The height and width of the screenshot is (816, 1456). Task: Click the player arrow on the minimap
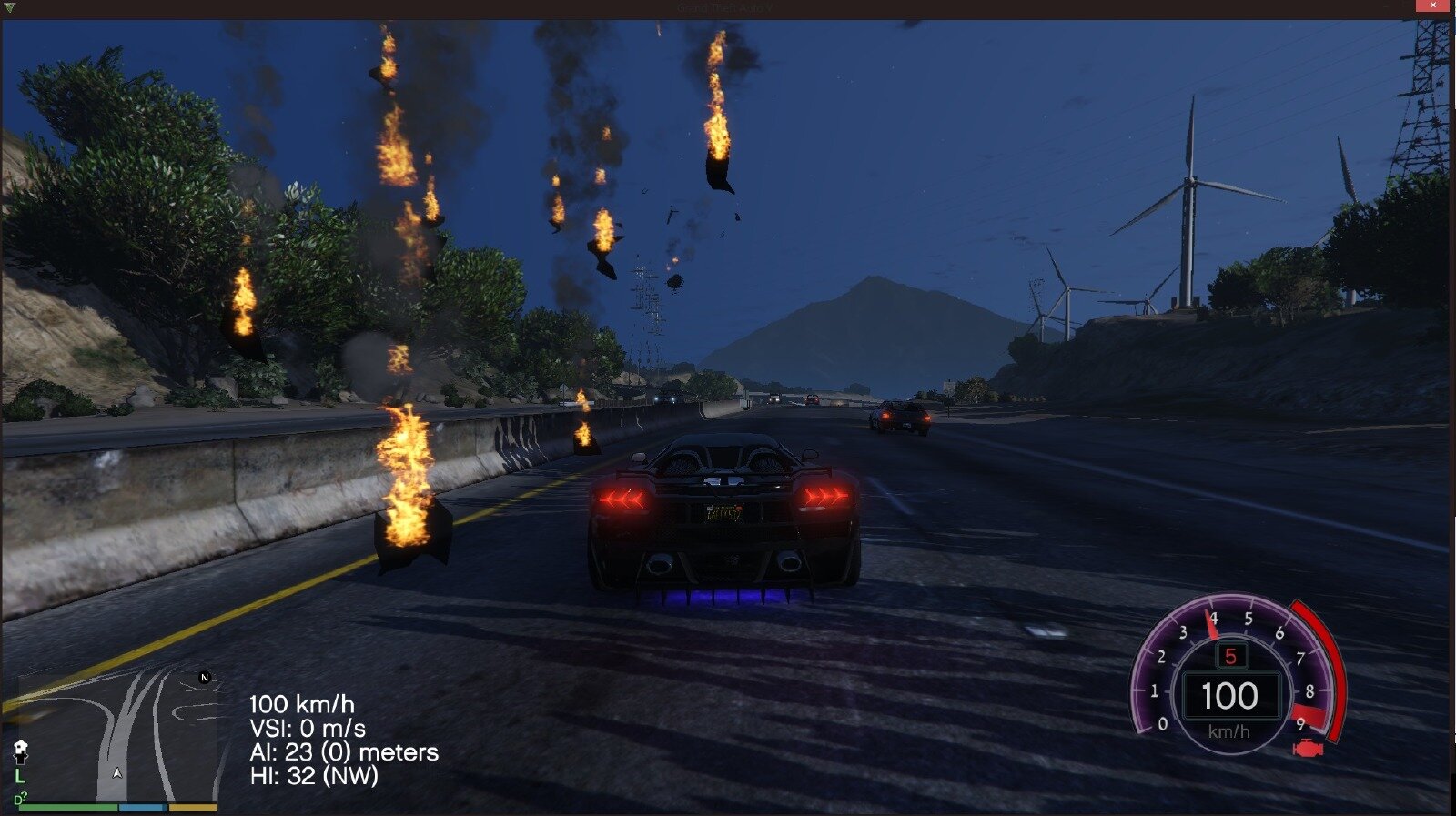[117, 772]
